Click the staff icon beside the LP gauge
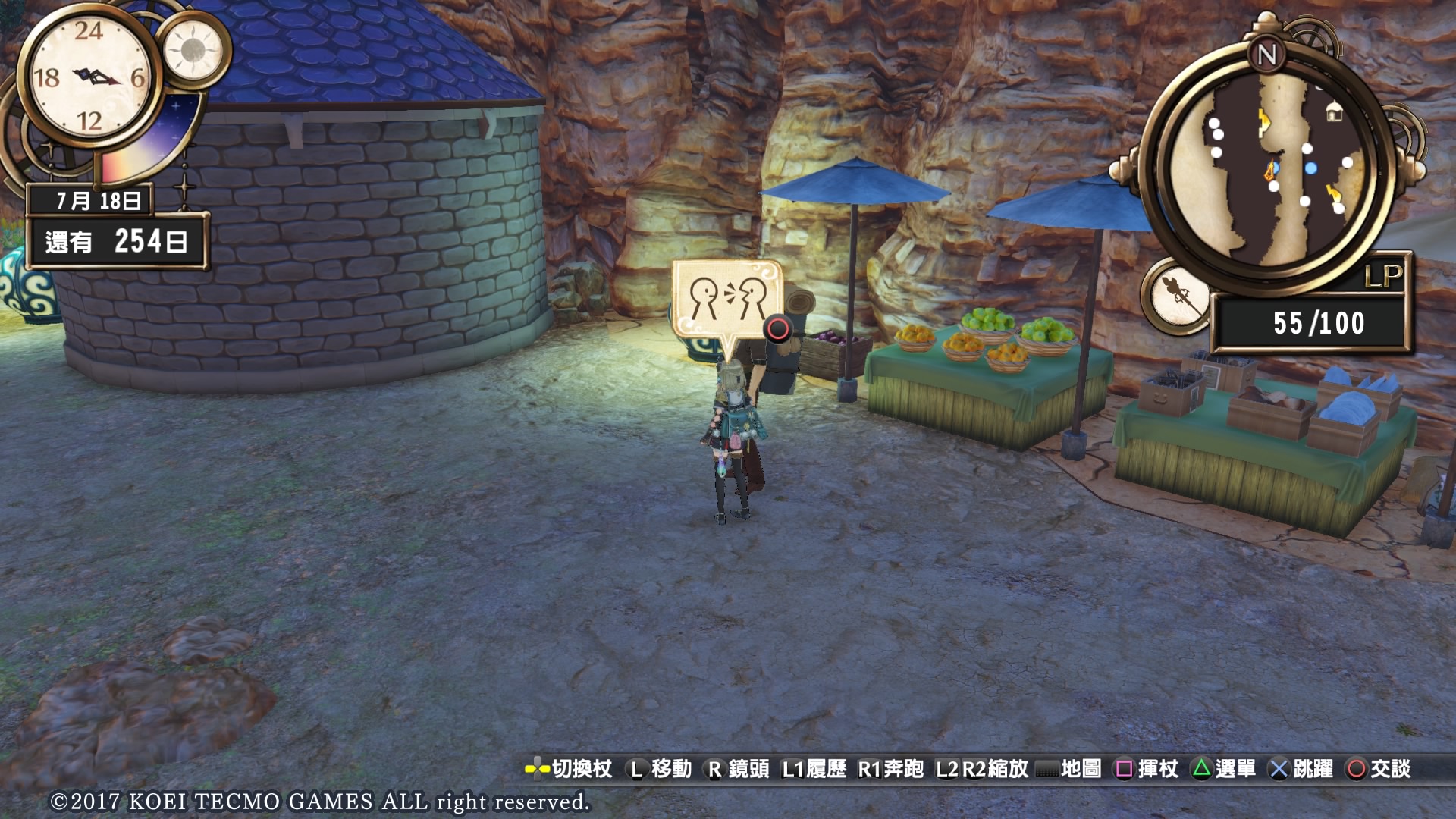Screen dimensions: 1456x819 tap(1178, 295)
